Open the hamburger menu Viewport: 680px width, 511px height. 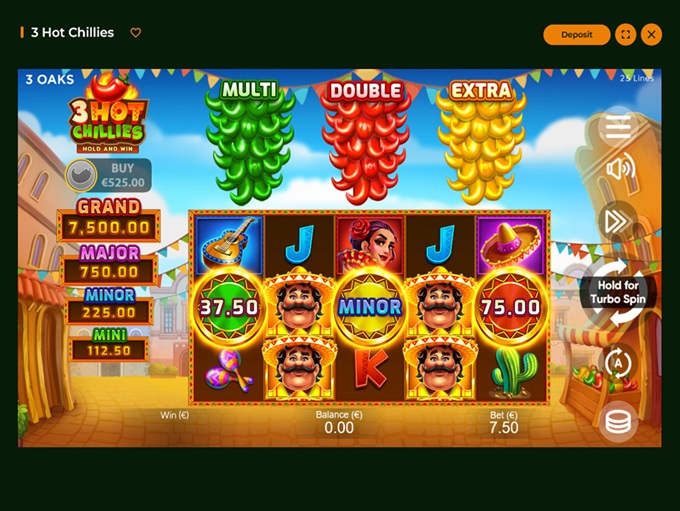point(618,126)
